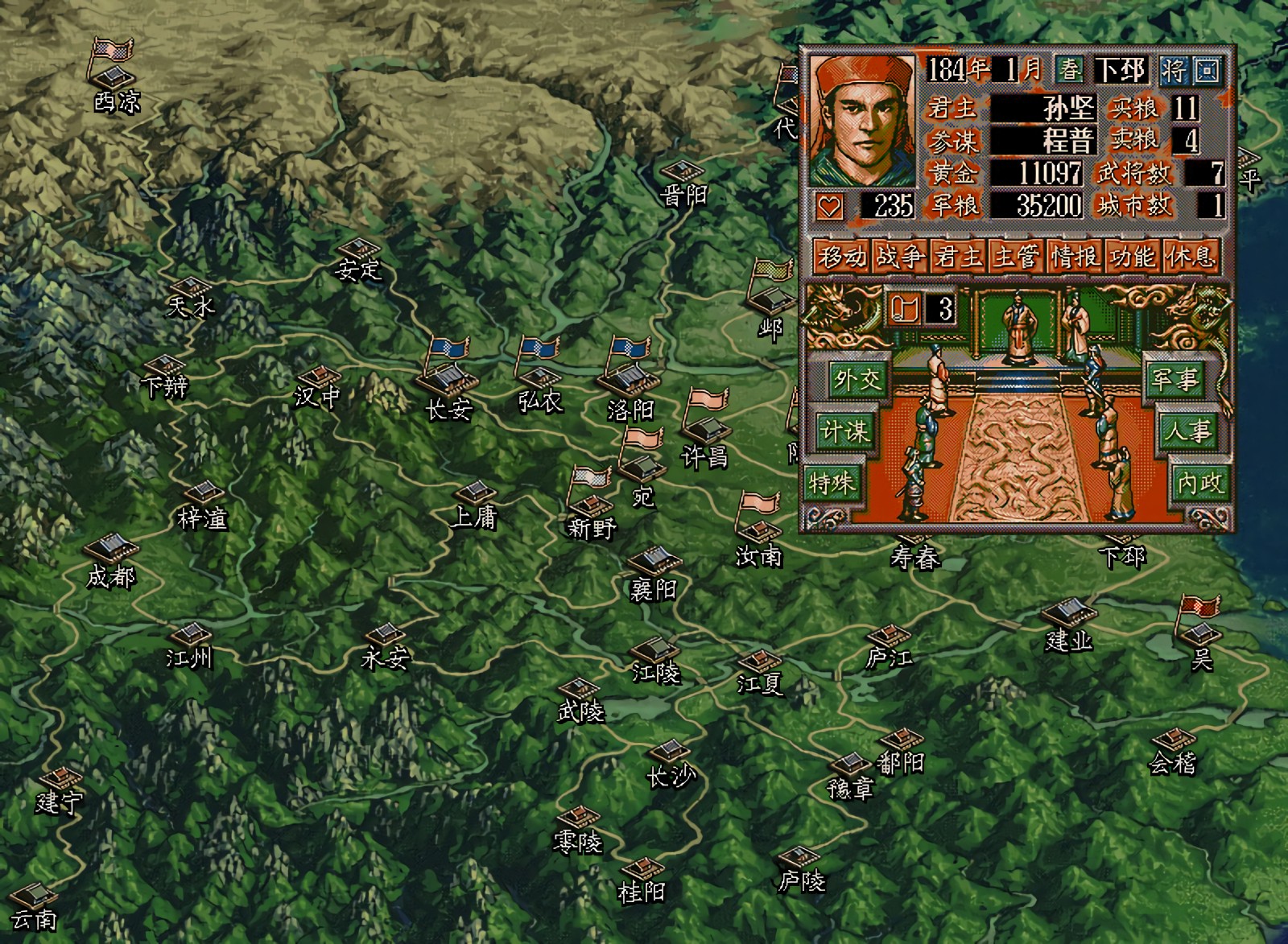Screen dimensions: 1288x944
Task: Open the 君主 (Ruler) menu
Action: pos(958,257)
